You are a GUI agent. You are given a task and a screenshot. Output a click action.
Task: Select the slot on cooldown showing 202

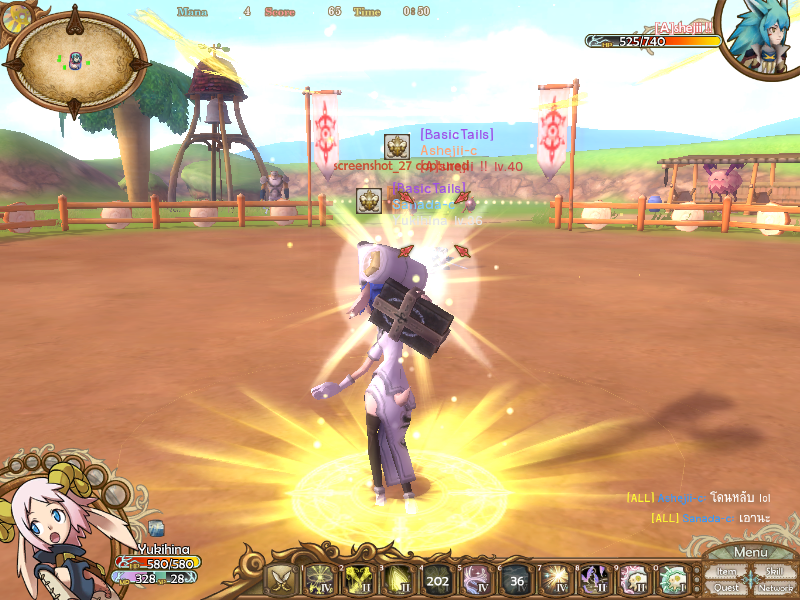coord(437,579)
